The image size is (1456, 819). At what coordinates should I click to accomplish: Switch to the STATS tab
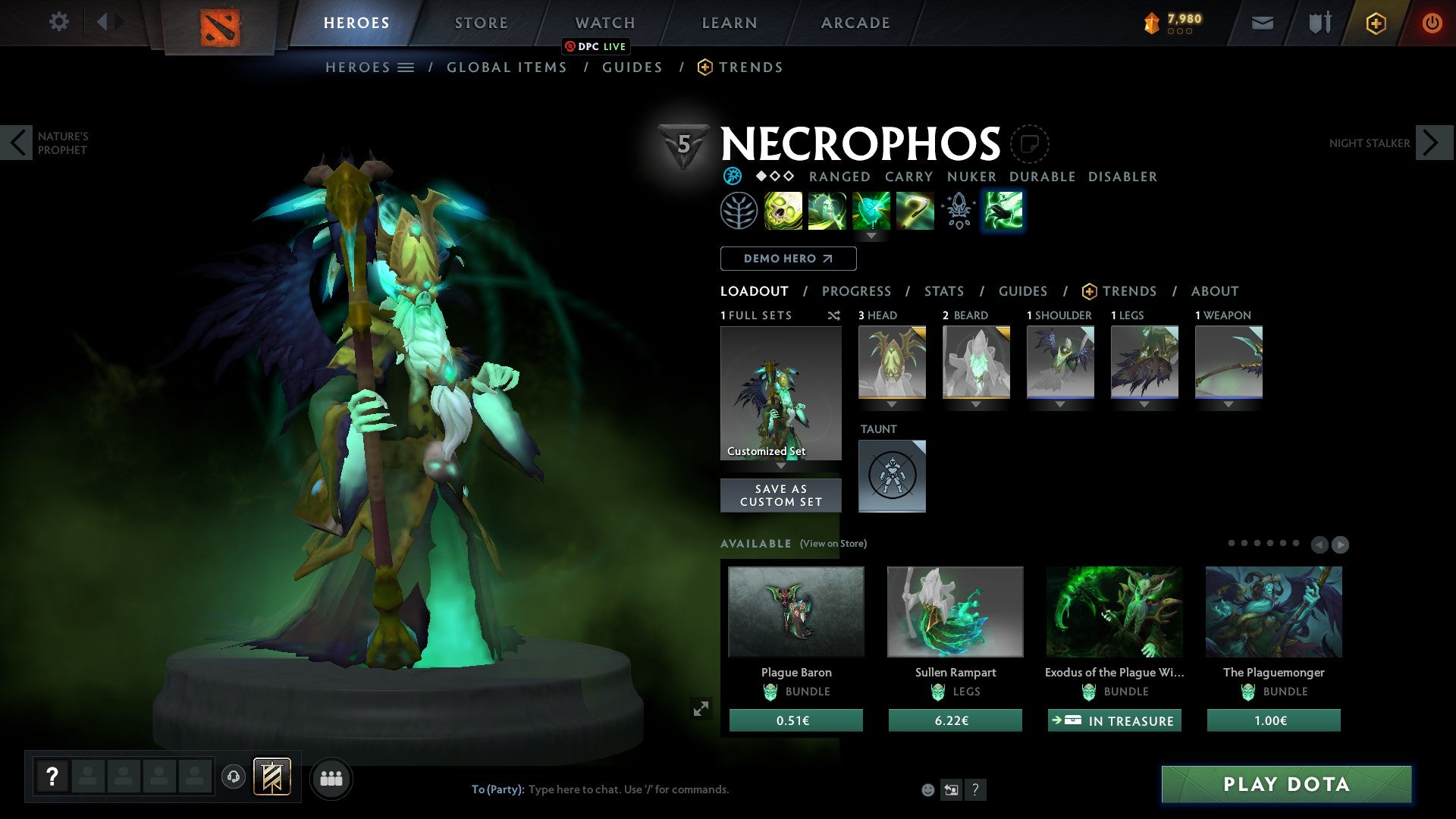point(943,291)
